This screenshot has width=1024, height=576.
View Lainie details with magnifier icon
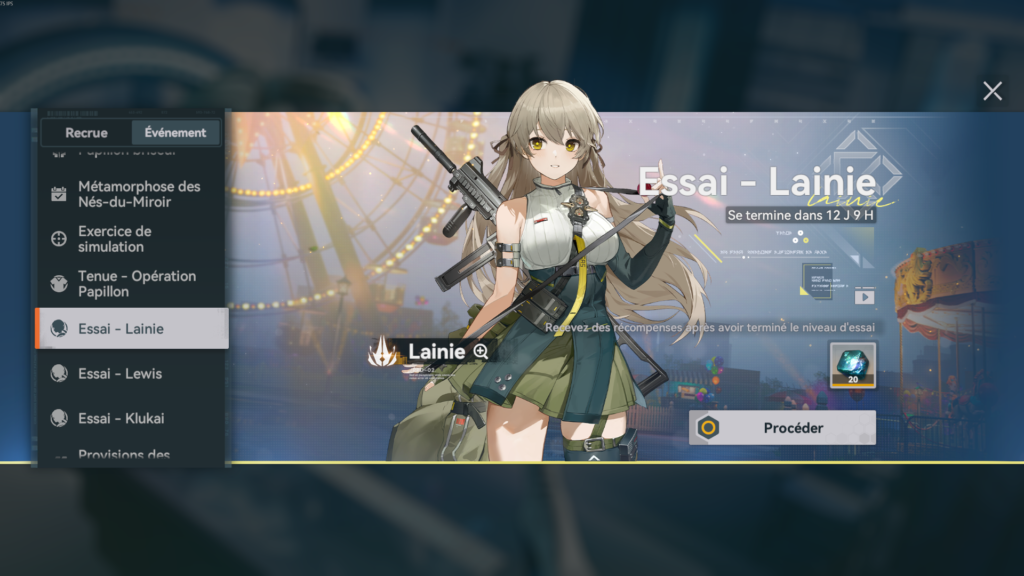(481, 351)
